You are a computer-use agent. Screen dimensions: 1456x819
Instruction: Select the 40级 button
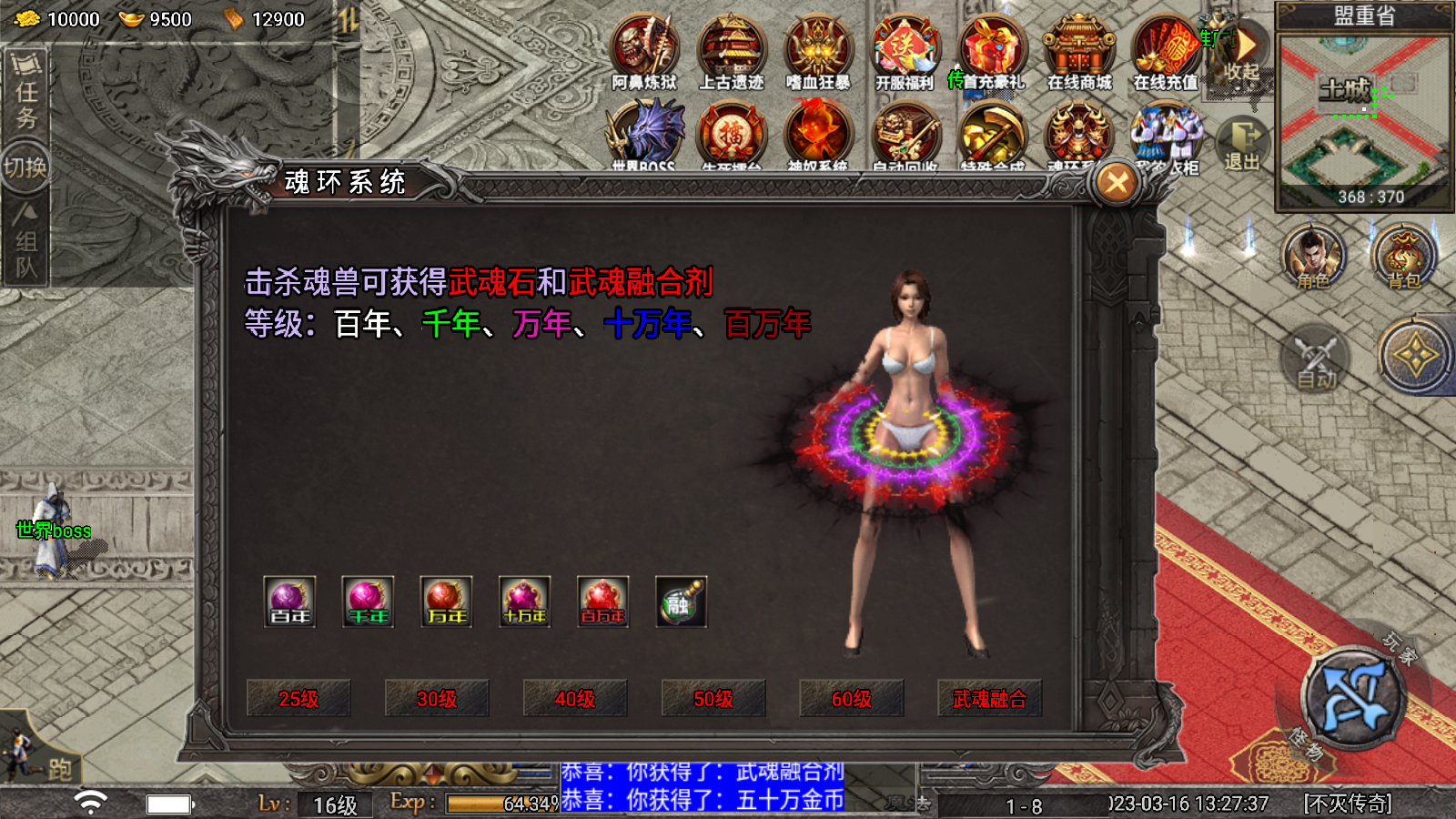[575, 699]
